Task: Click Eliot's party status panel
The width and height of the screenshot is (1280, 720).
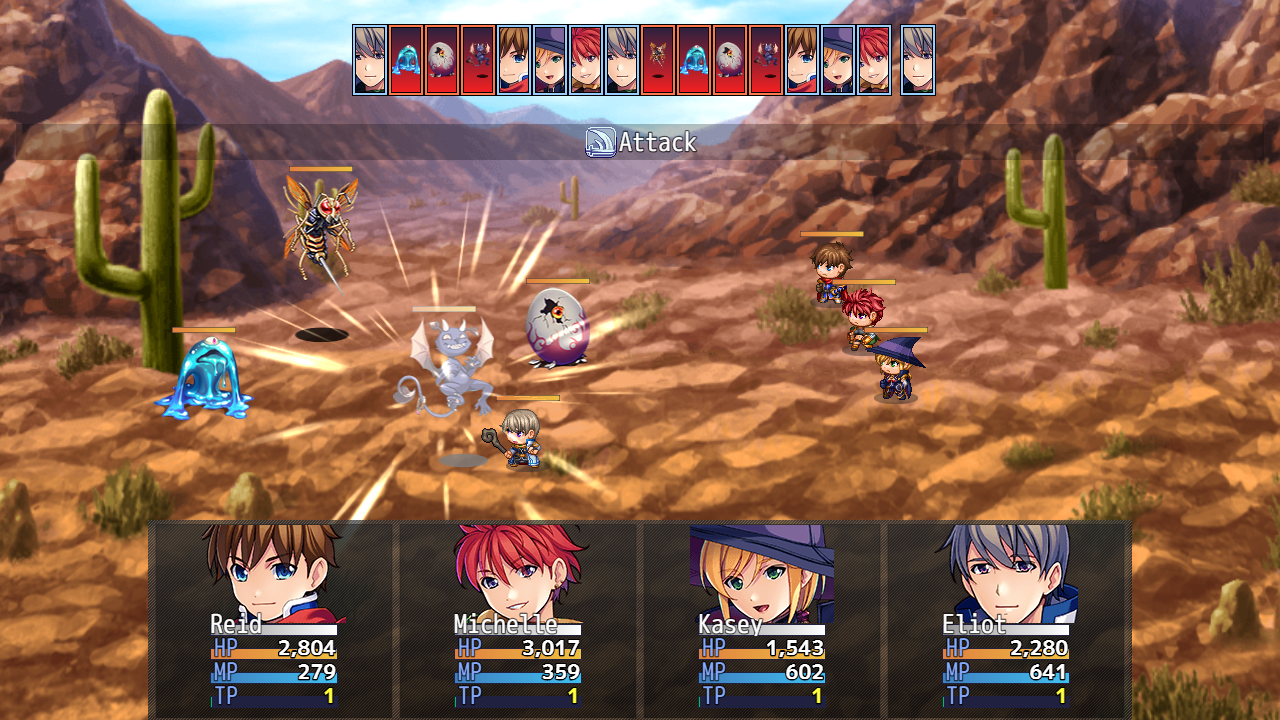Action: tap(1005, 618)
